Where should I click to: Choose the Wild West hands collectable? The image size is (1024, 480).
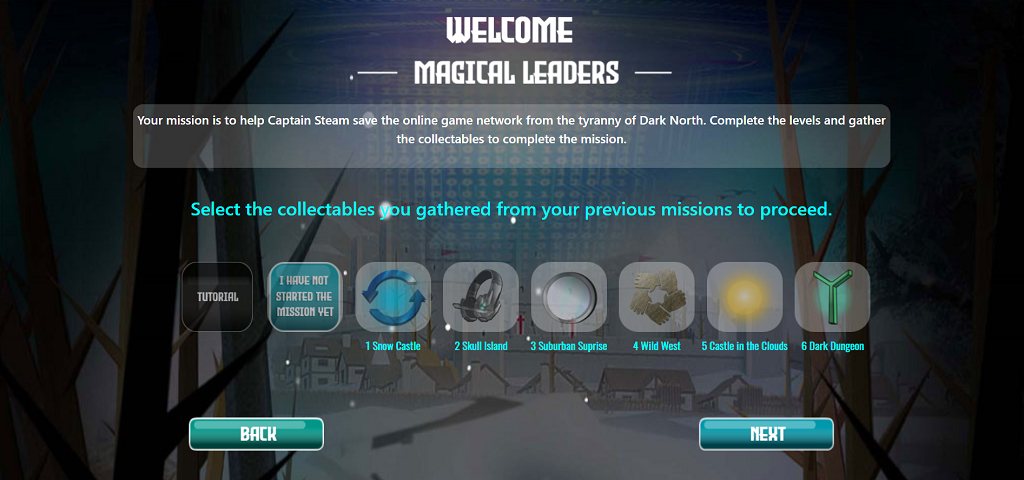pyautogui.click(x=657, y=297)
